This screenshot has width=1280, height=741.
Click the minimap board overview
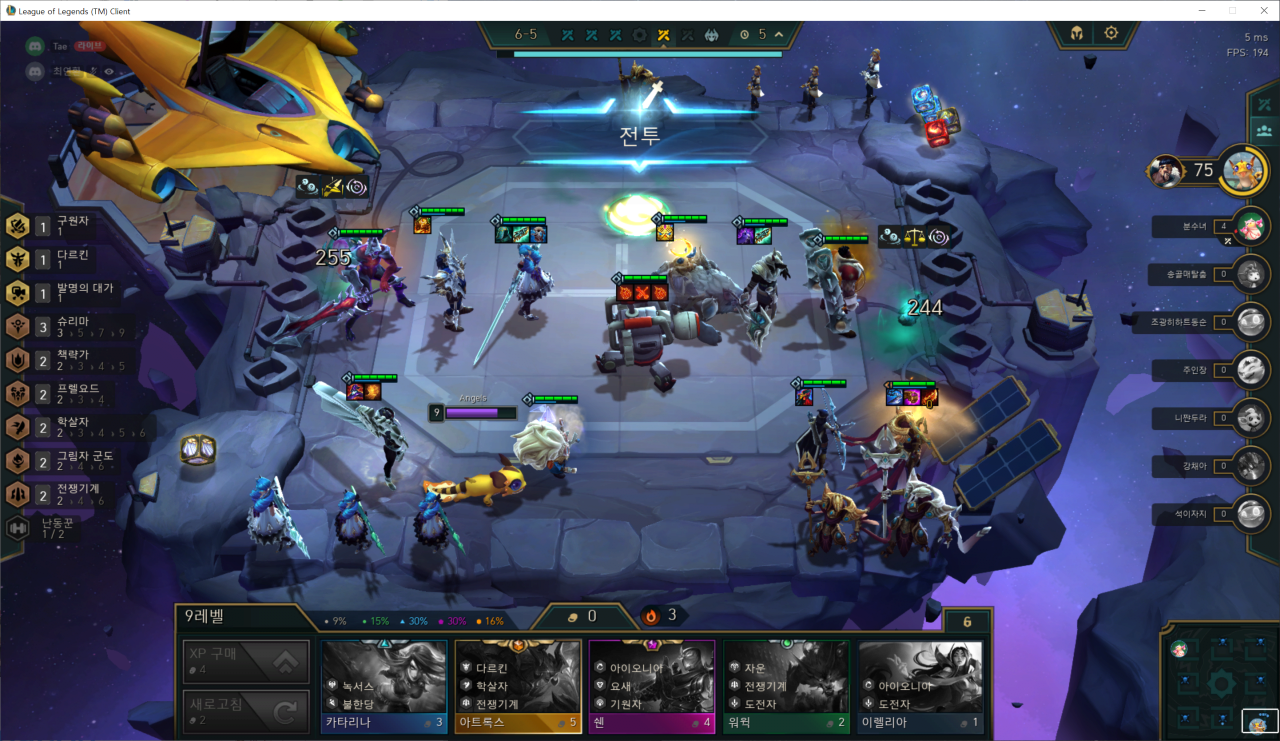pyautogui.click(x=1220, y=683)
